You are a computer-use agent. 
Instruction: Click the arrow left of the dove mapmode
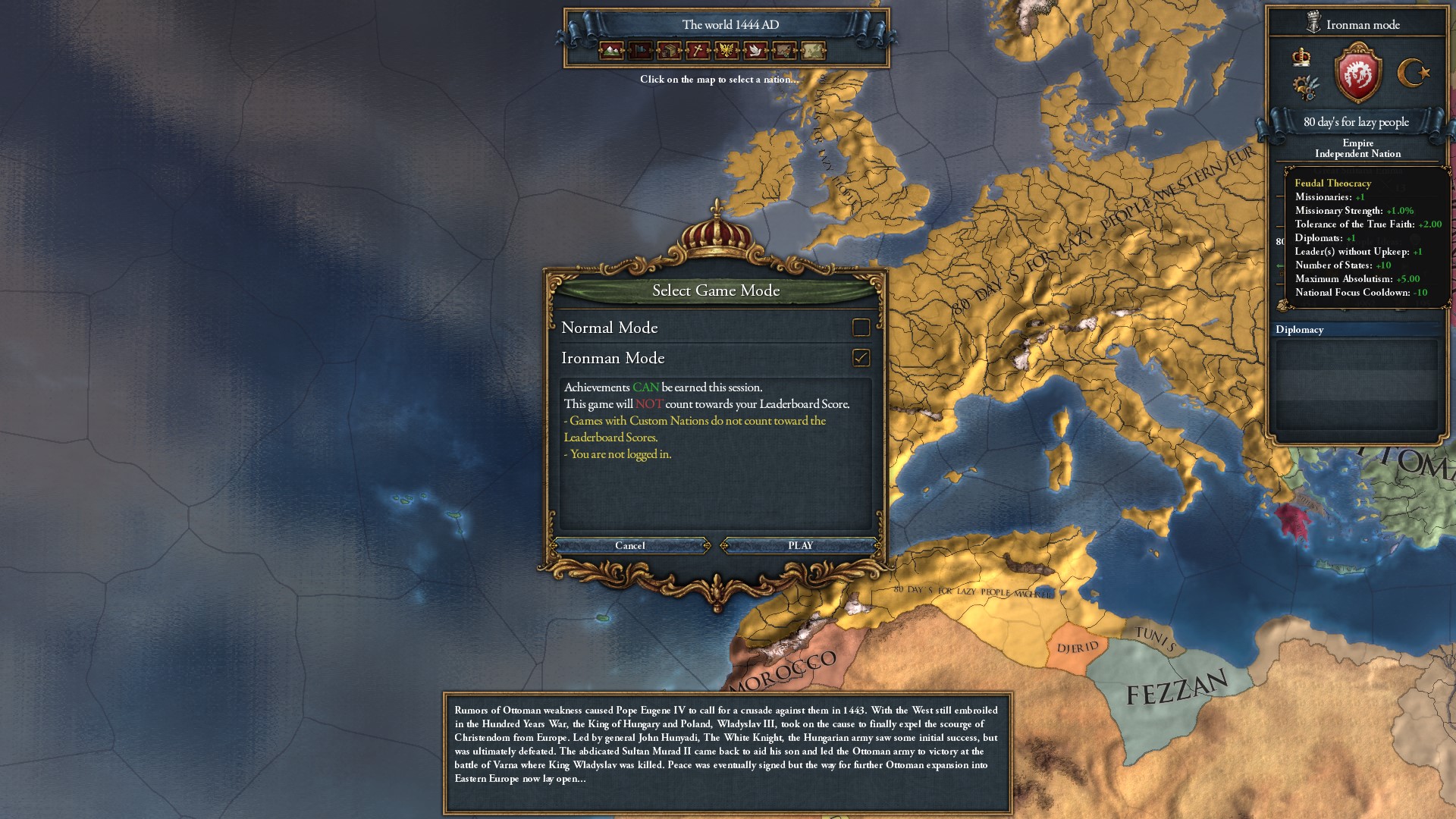(x=746, y=51)
